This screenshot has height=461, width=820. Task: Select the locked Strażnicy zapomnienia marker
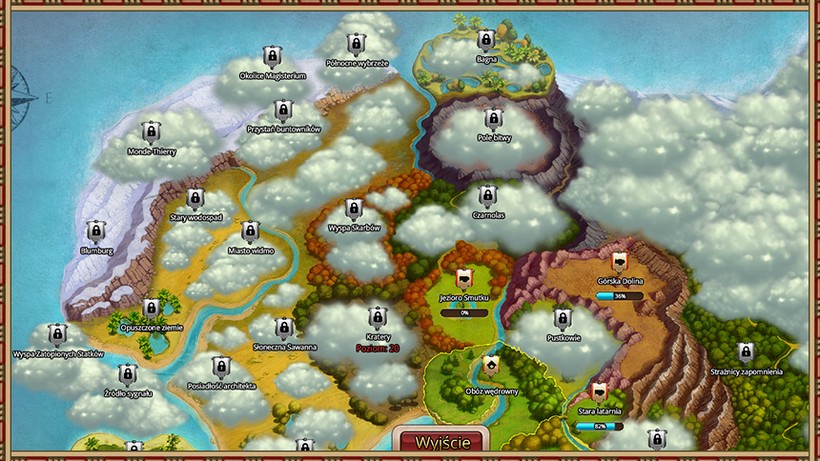point(745,352)
